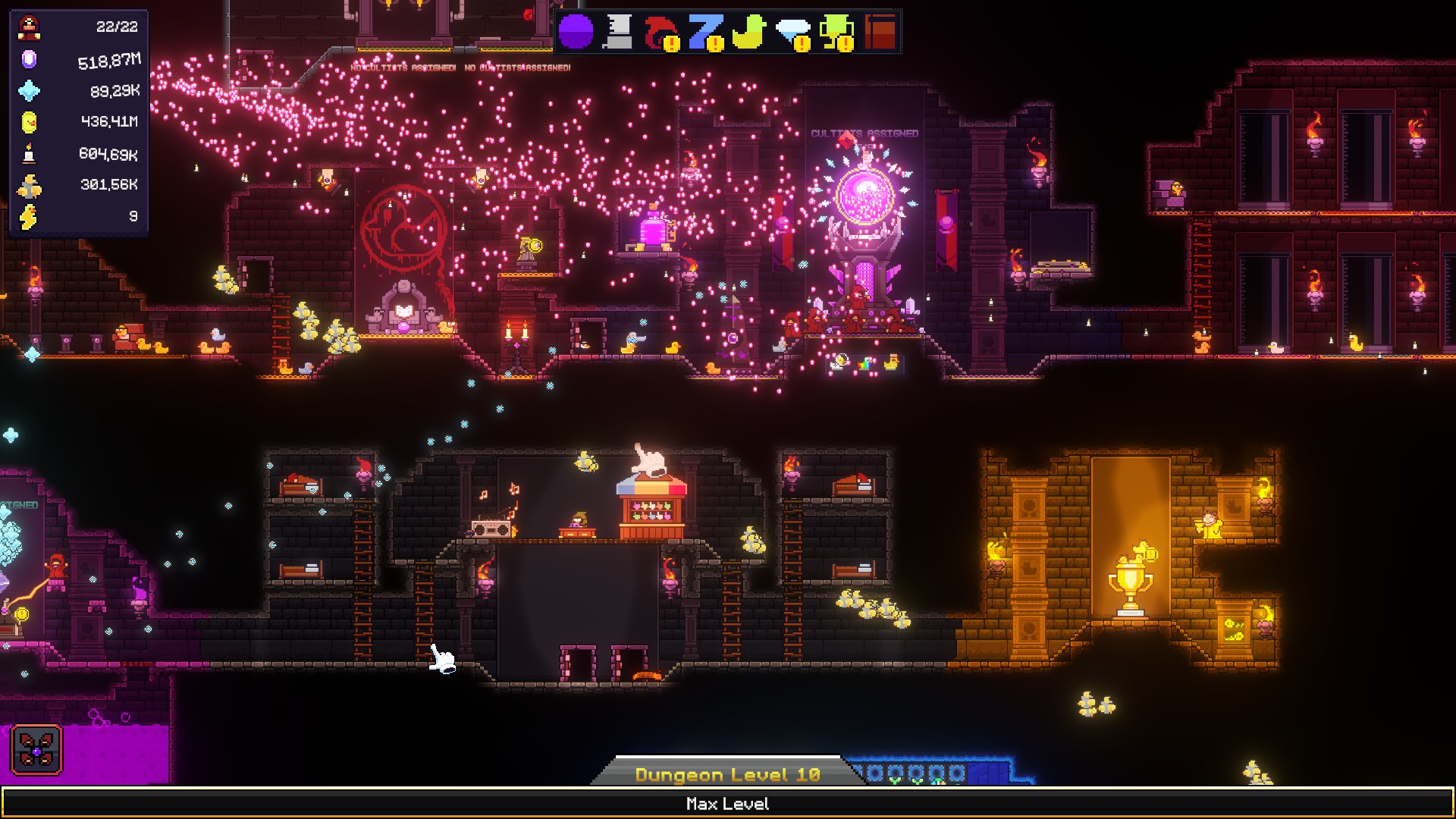Click the red-framed flower emblem button
Screen dimensions: 1456x819
coord(36,750)
